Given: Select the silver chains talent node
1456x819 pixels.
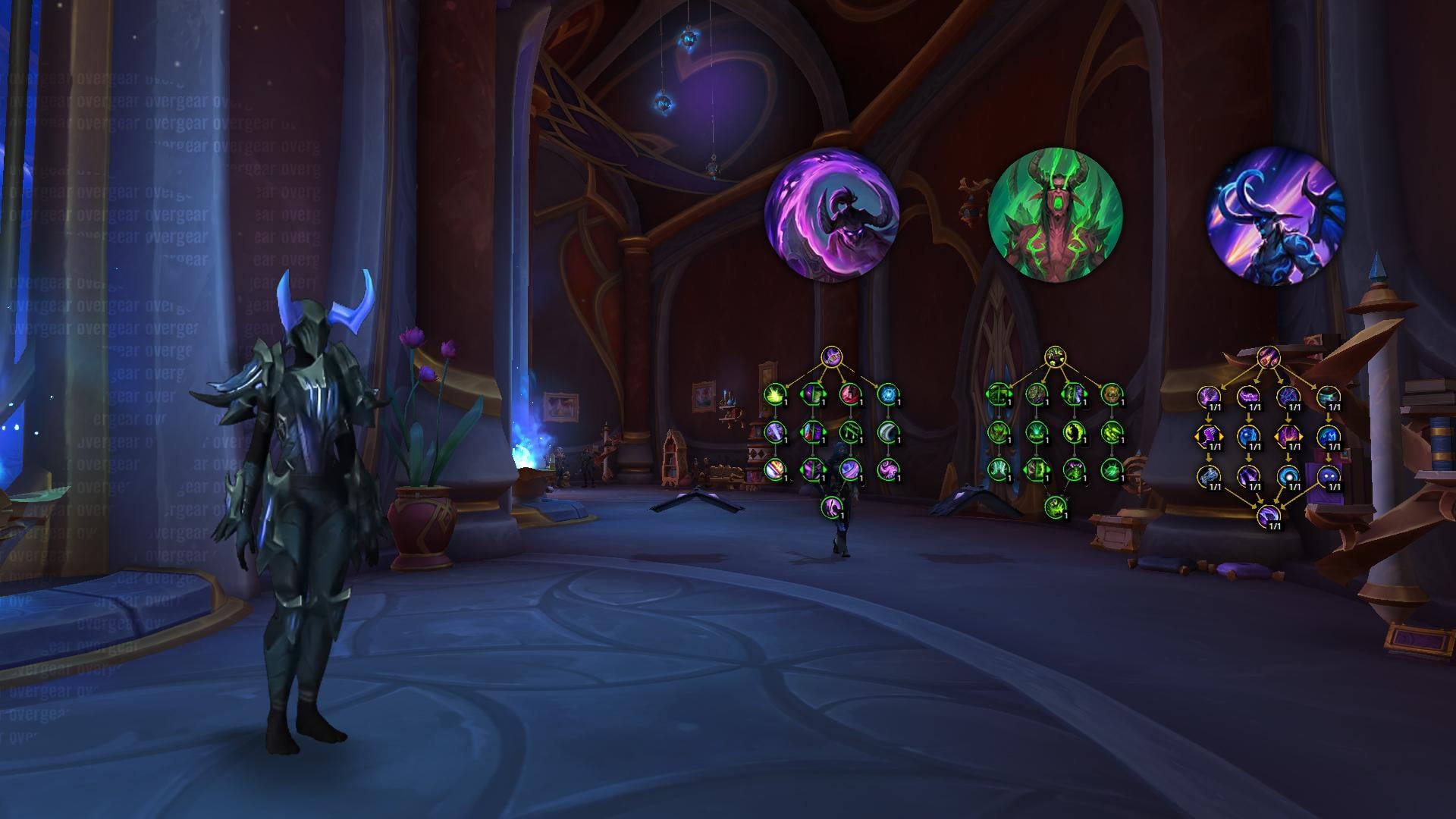Looking at the screenshot, I should coord(1207,475).
